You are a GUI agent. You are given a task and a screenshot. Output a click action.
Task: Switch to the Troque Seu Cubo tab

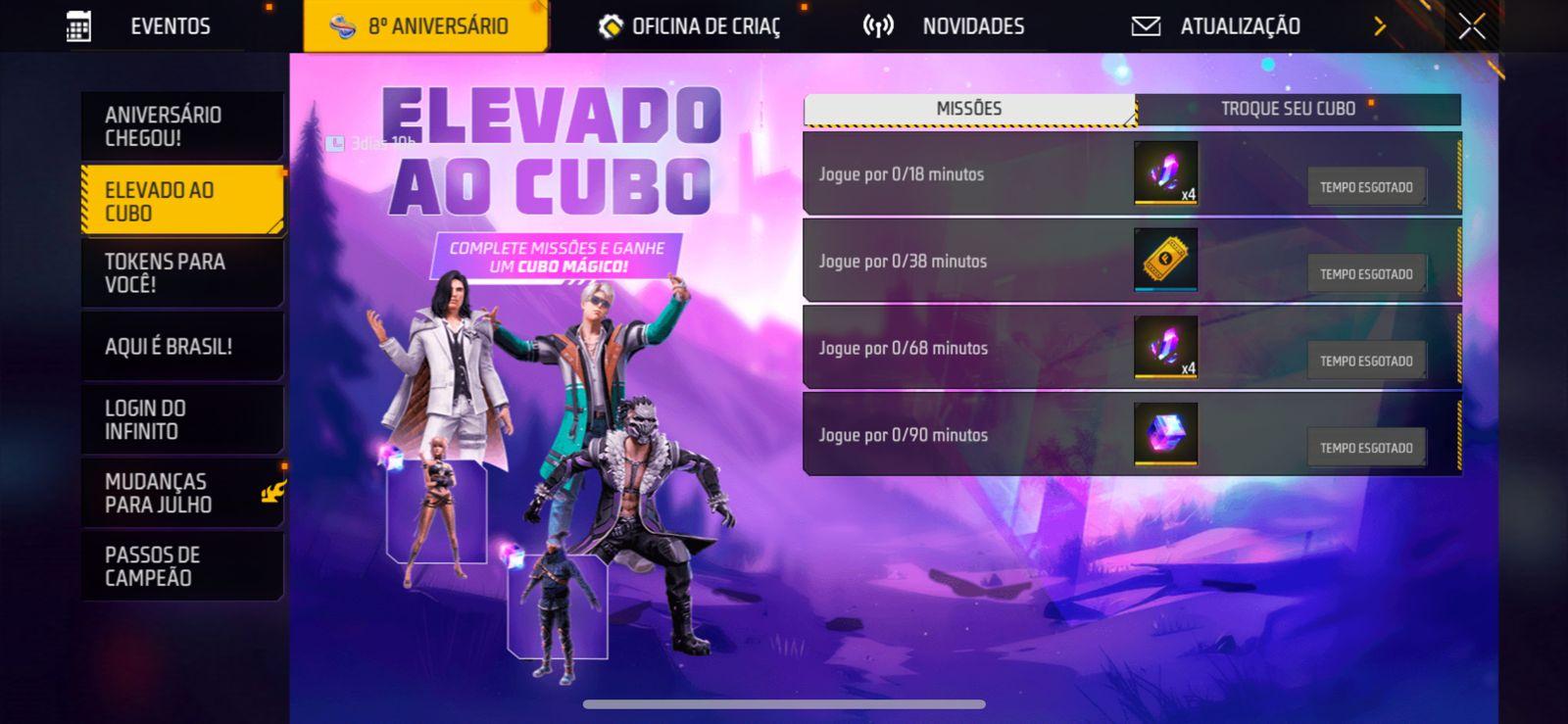(1288, 109)
